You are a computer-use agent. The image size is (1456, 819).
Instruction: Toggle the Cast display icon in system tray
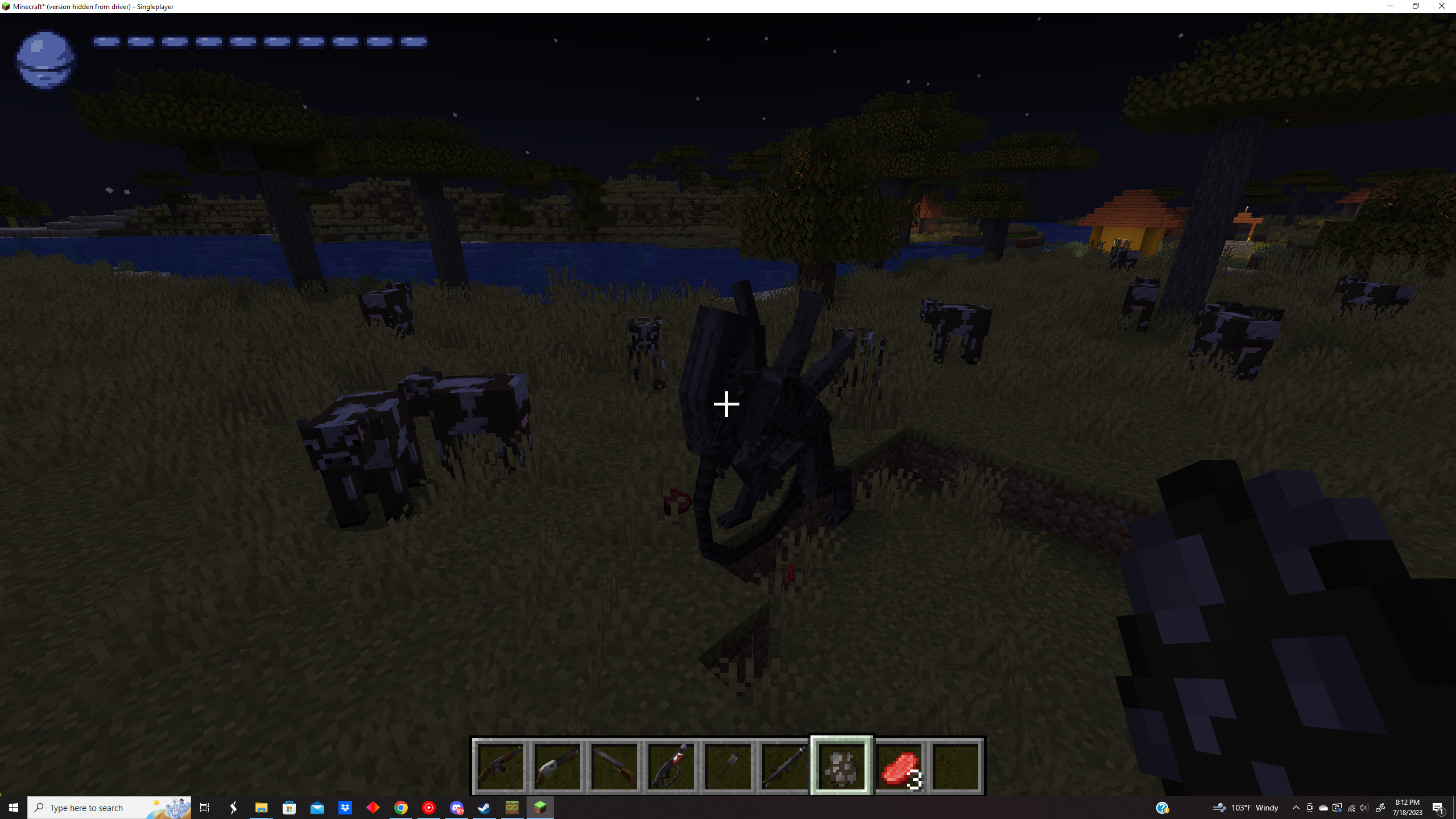point(1337,807)
